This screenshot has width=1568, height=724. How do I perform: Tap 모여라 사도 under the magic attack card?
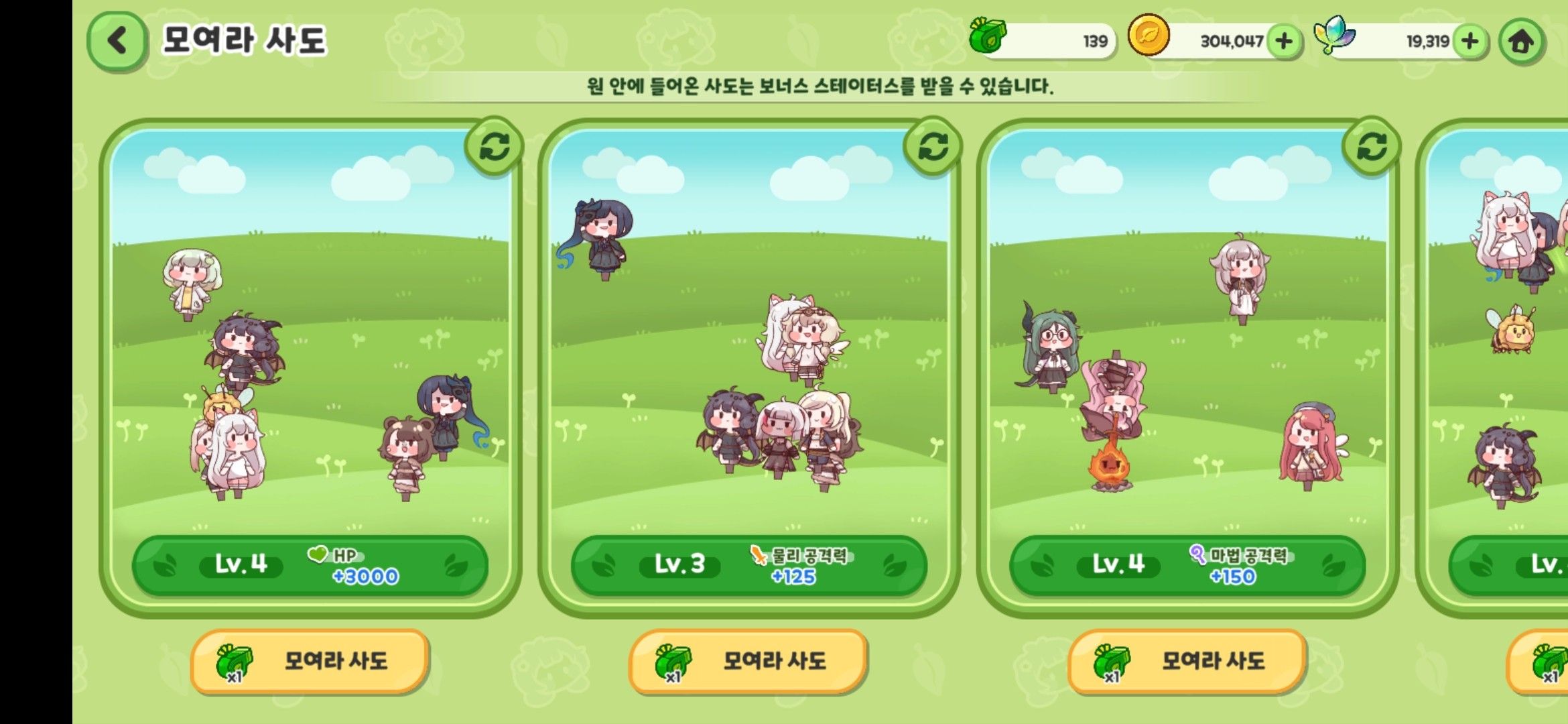tap(1187, 661)
